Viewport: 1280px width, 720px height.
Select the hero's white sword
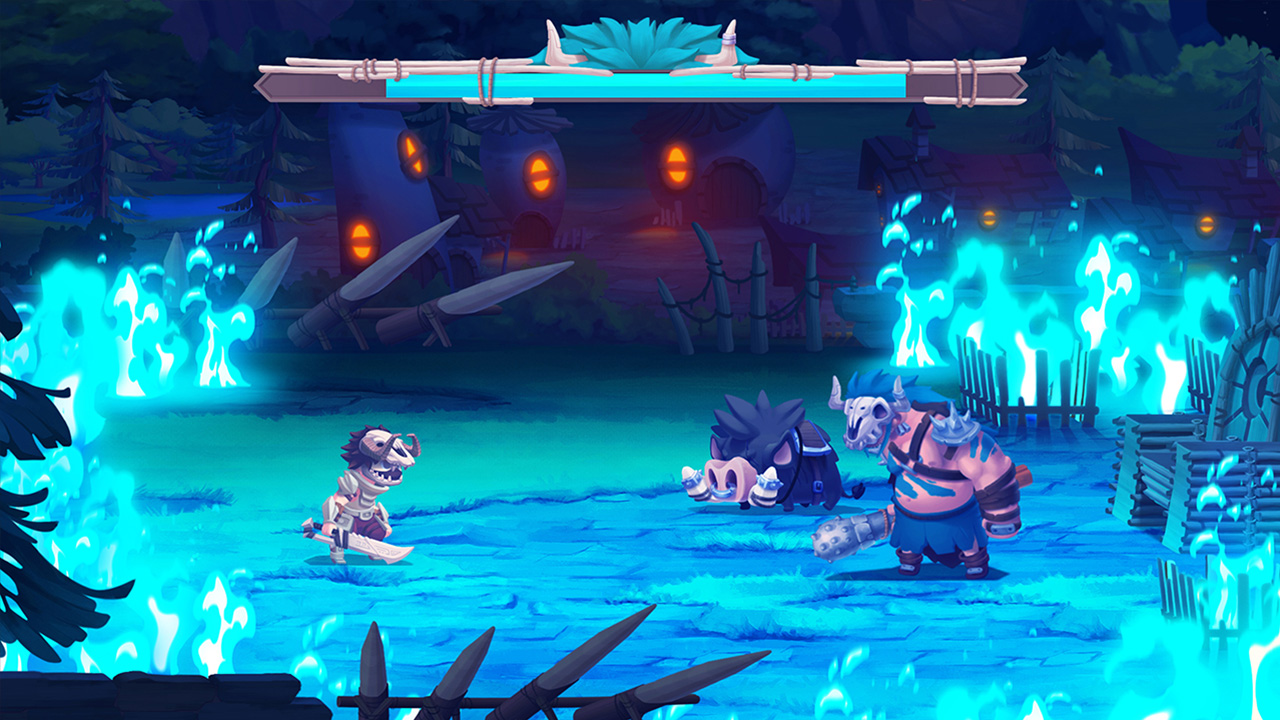pos(370,545)
